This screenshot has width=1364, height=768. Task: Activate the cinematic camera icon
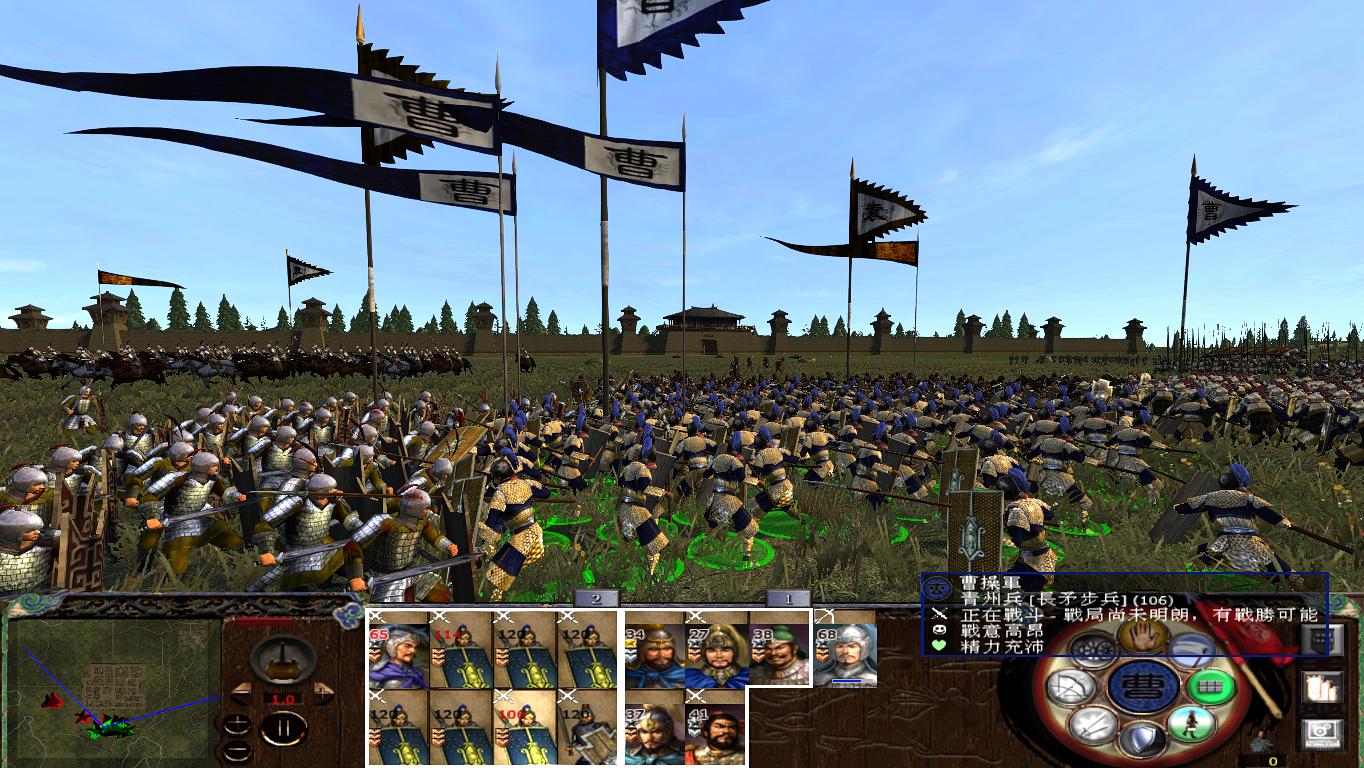1323,732
